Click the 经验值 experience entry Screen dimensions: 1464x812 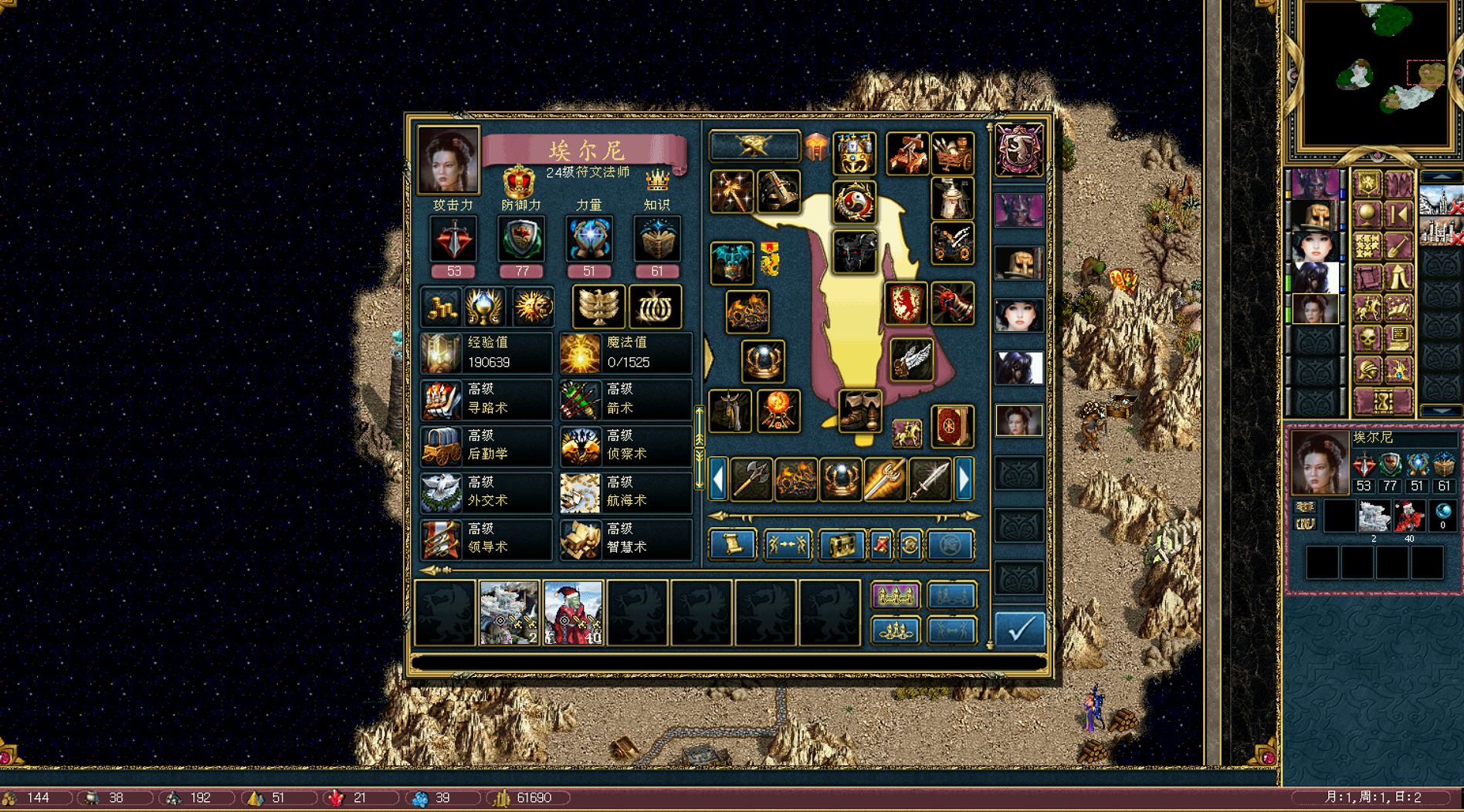[486, 353]
